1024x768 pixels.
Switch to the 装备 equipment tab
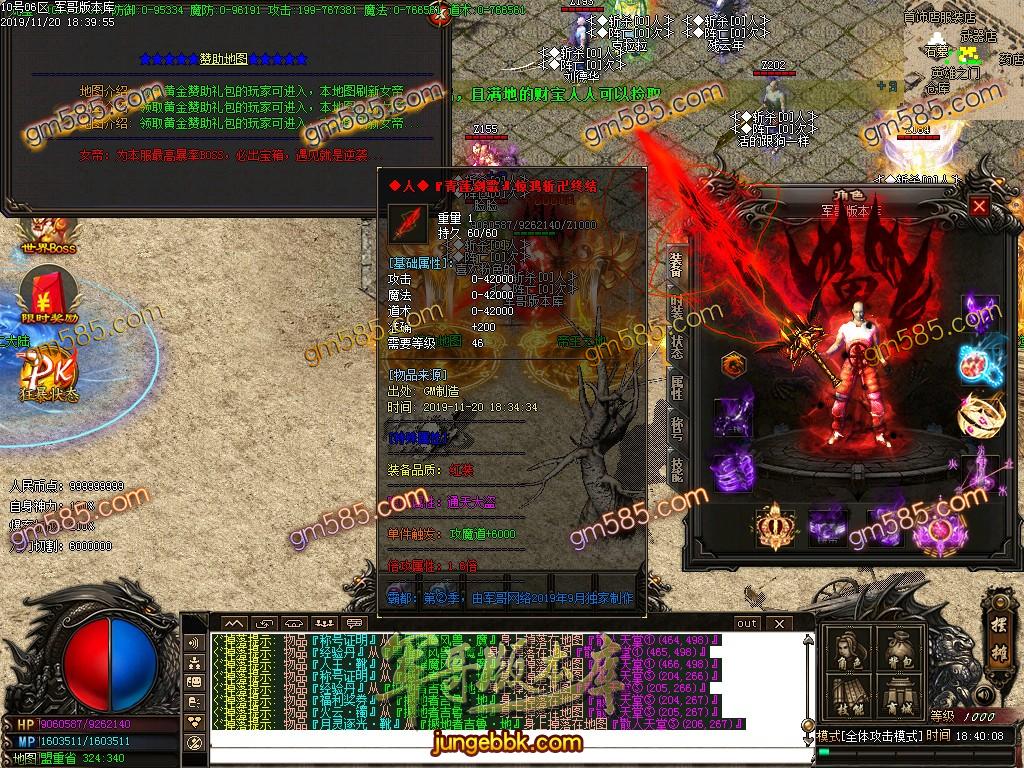click(x=676, y=266)
